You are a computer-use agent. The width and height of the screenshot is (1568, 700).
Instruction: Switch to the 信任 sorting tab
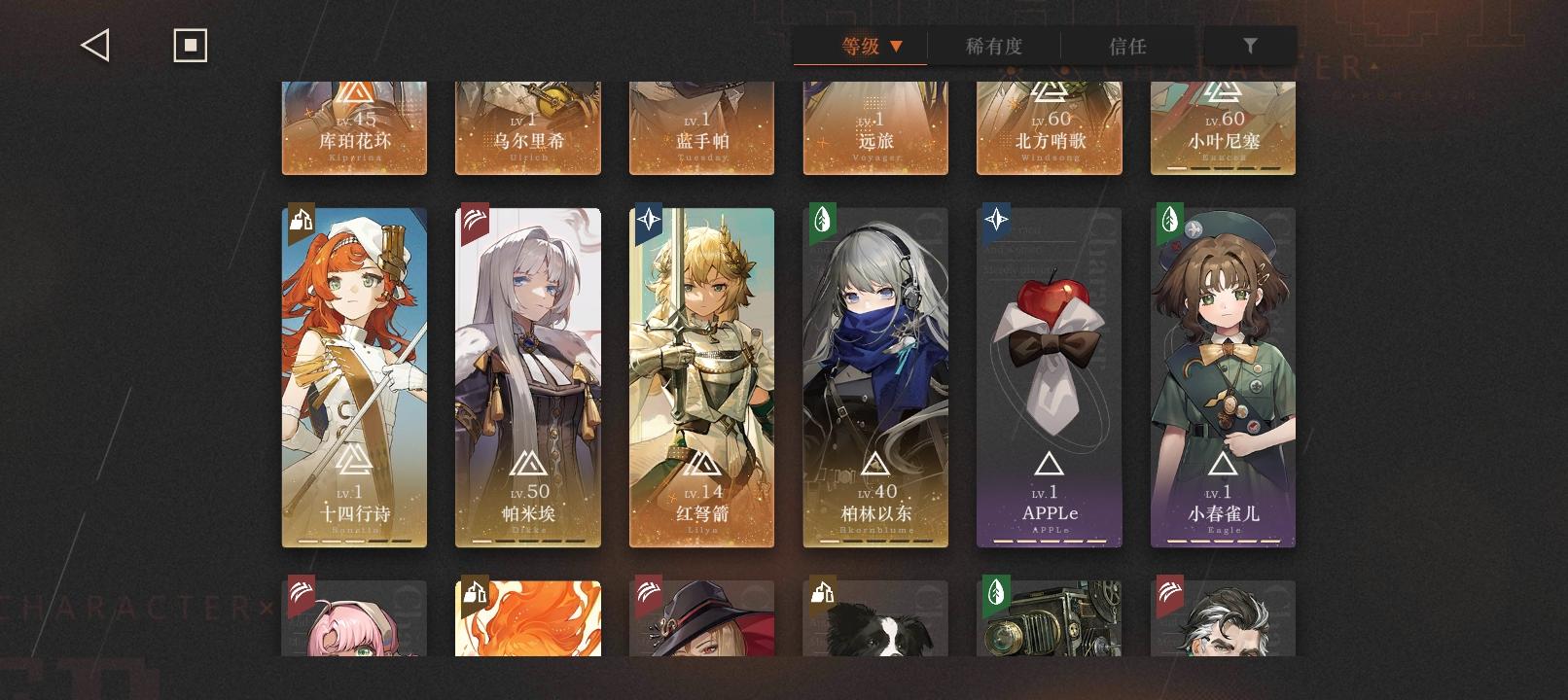[1128, 45]
